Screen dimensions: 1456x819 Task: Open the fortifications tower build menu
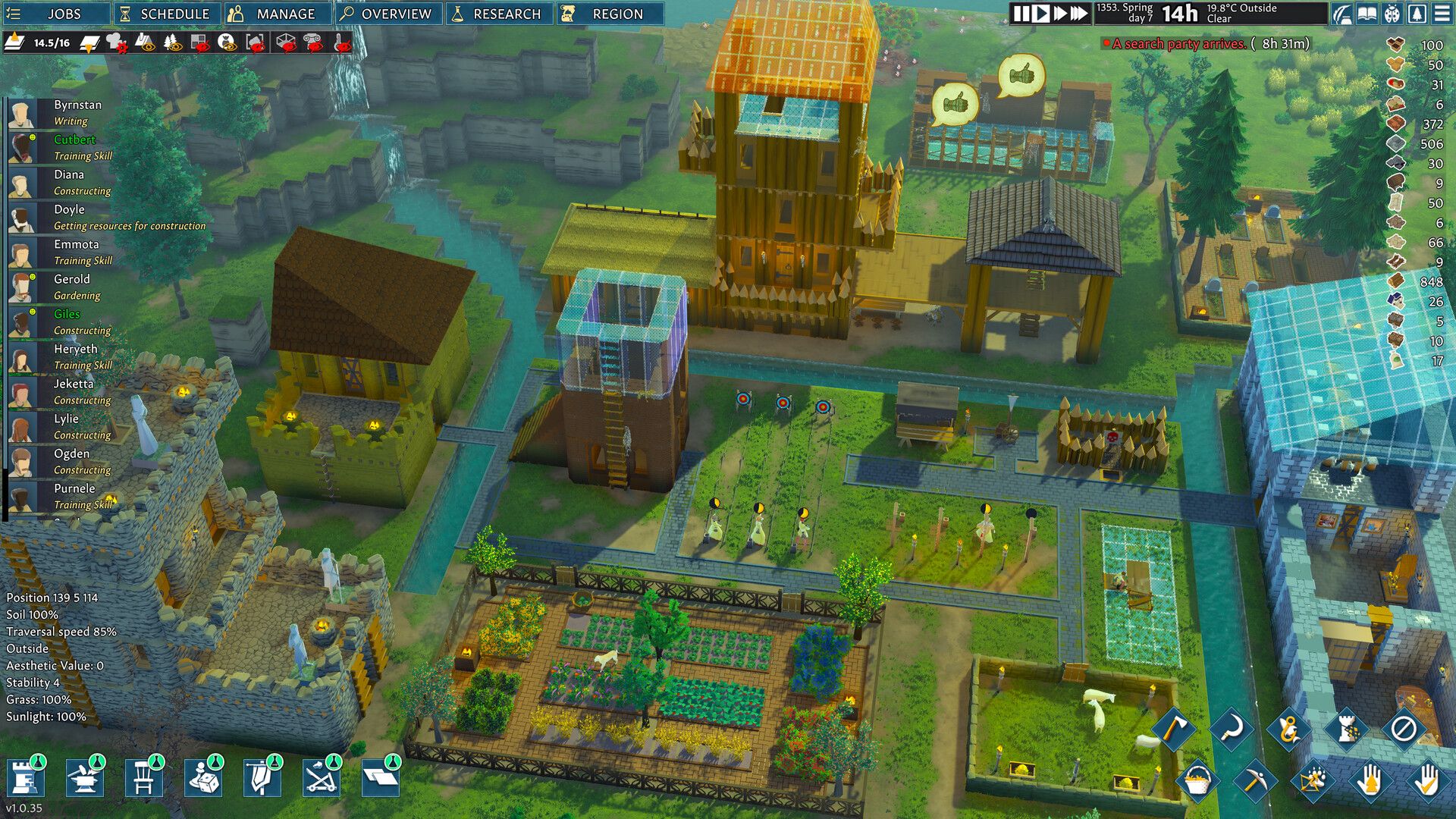coord(24,779)
